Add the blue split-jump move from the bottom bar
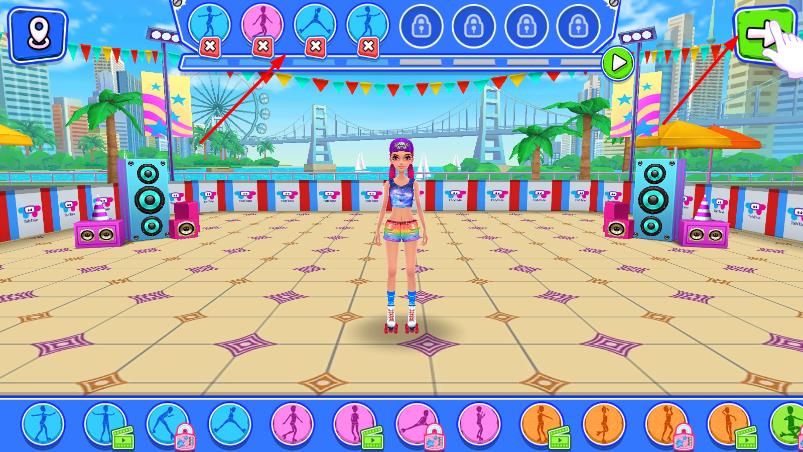This screenshot has height=452, width=803. coord(229,424)
